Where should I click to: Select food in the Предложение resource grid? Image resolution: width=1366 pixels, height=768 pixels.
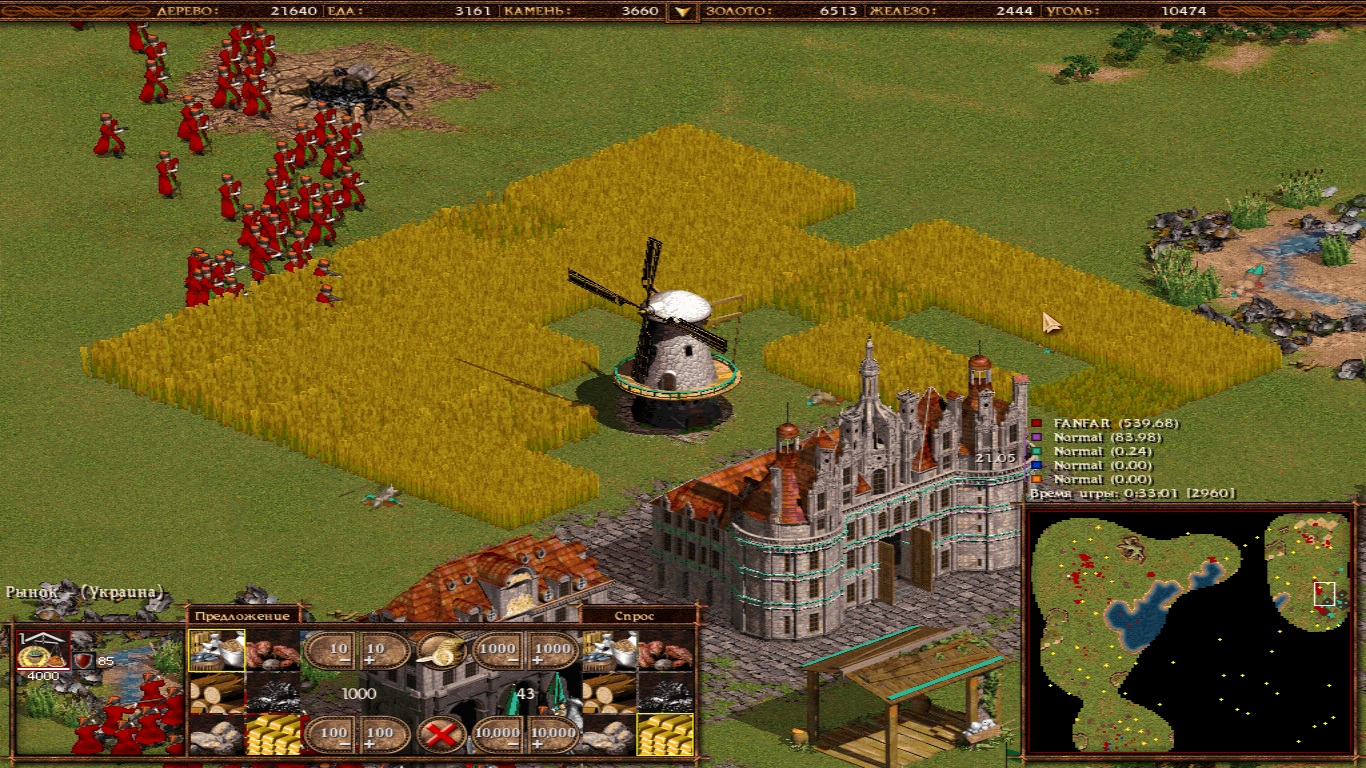pos(216,650)
